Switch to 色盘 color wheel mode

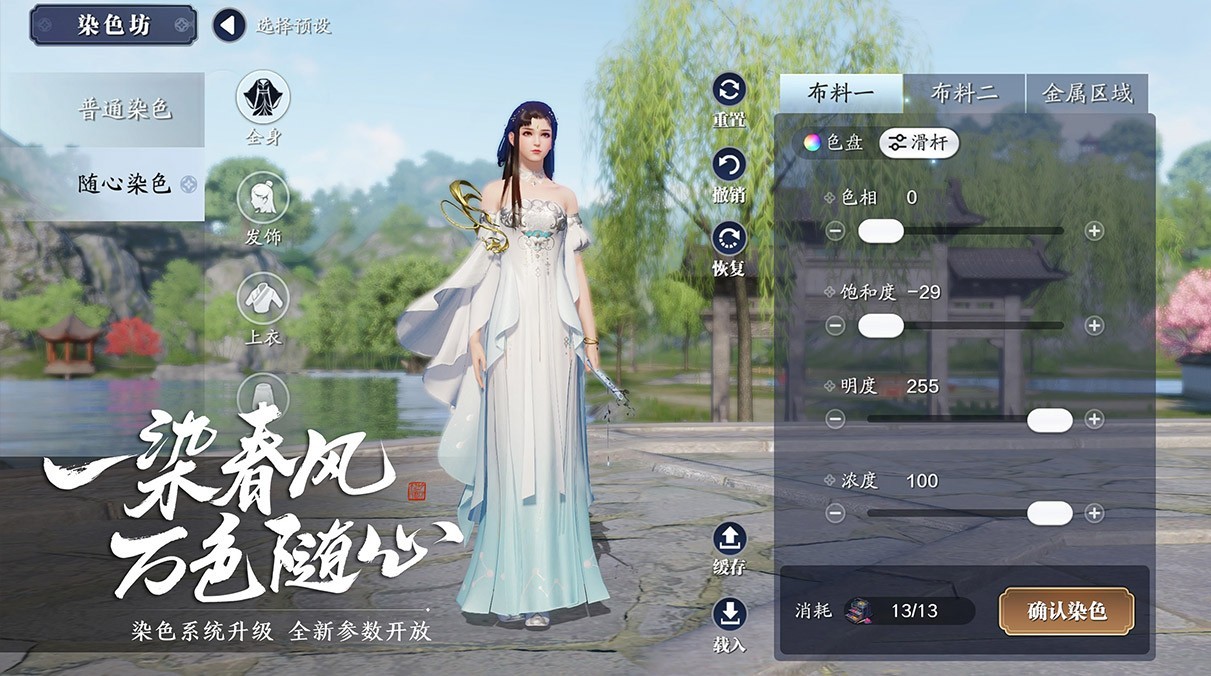(835, 143)
